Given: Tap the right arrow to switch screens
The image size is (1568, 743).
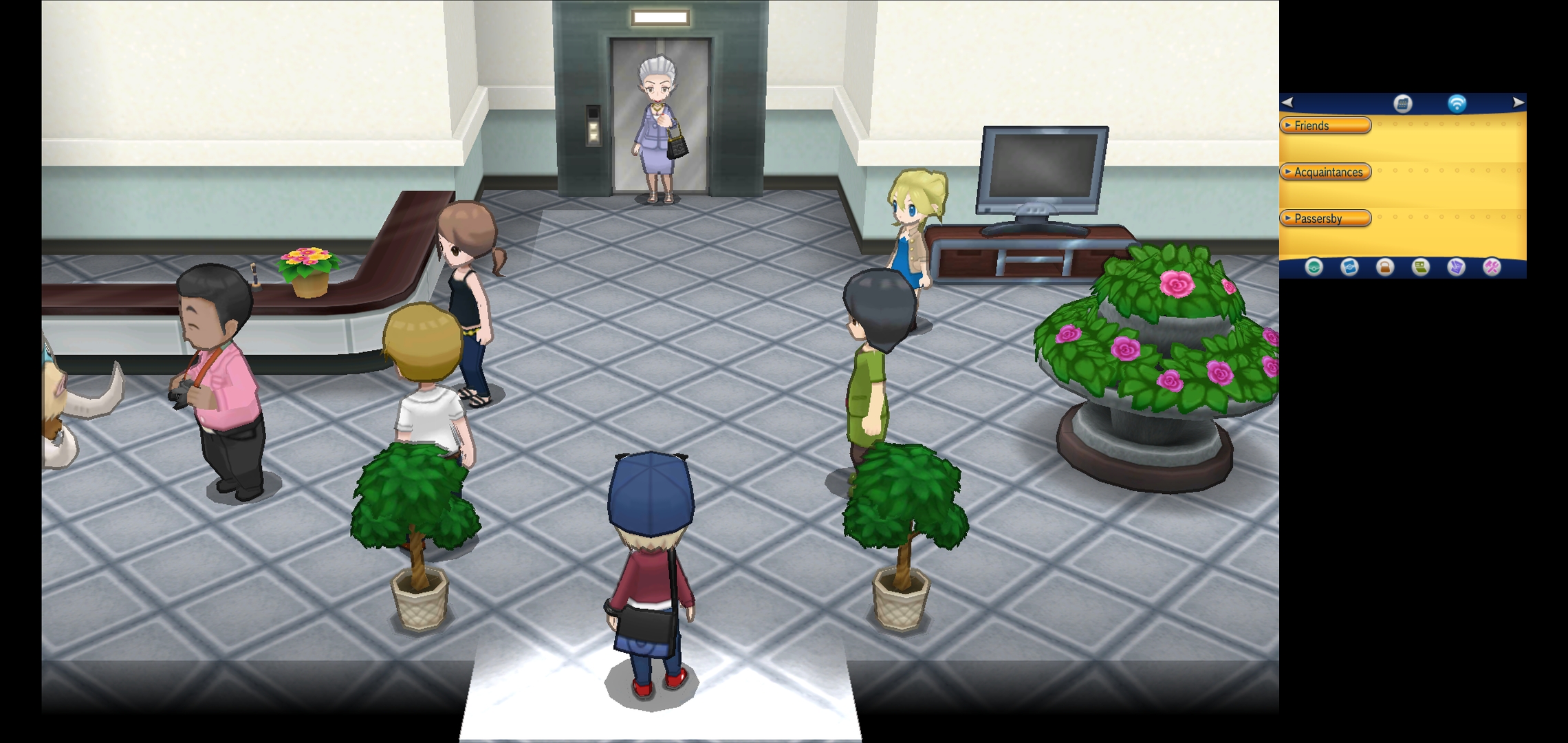Looking at the screenshot, I should (1518, 103).
